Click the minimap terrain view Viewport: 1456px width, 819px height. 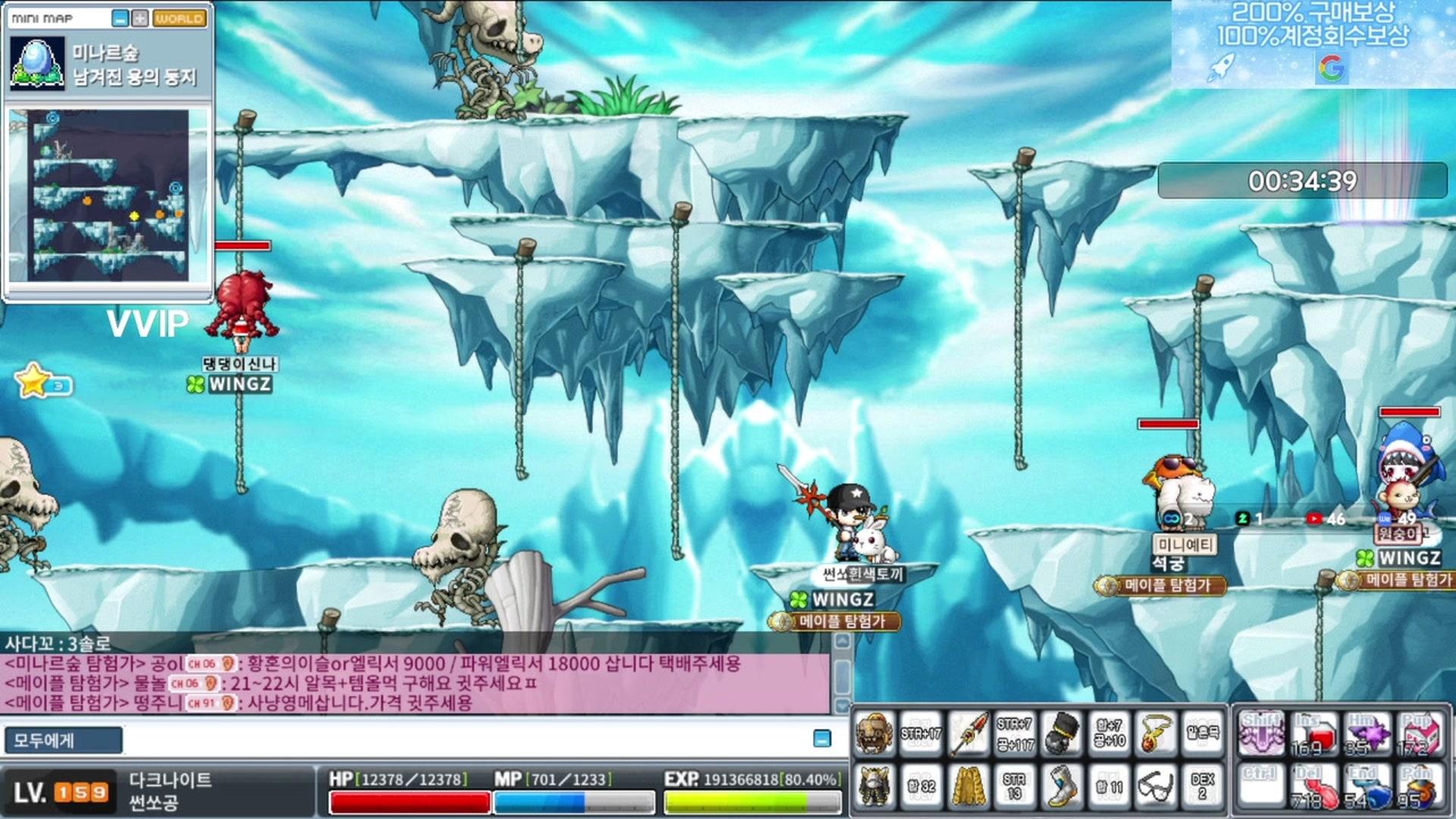pyautogui.click(x=108, y=195)
